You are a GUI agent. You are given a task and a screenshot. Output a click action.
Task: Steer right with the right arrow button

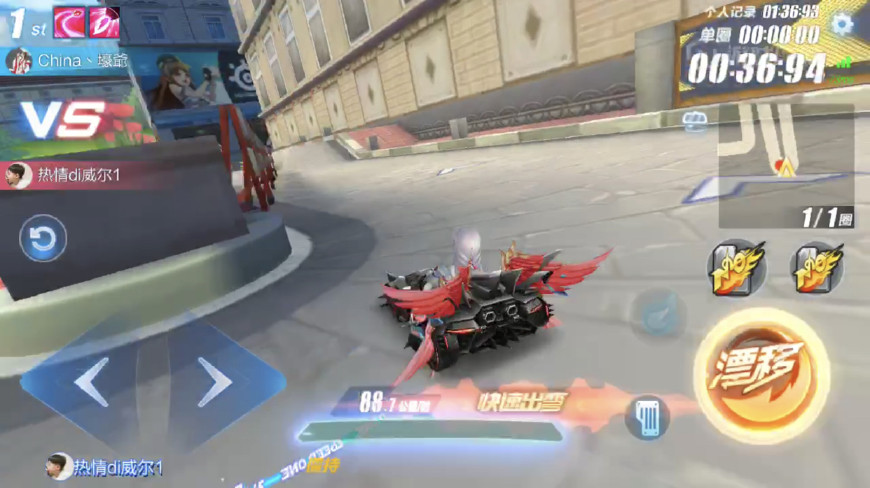[213, 382]
